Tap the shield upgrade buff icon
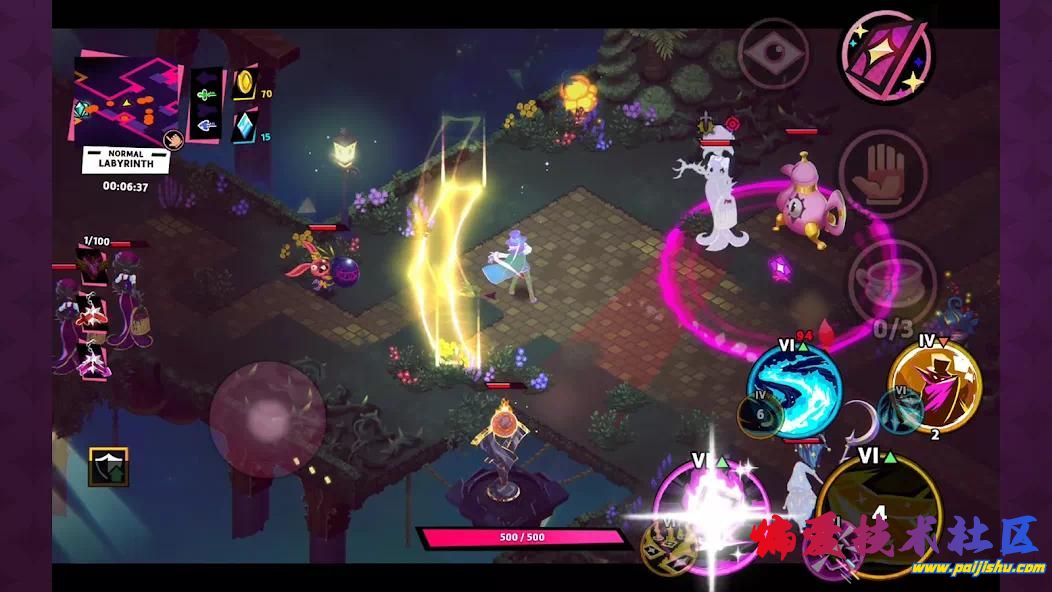This screenshot has height=592, width=1052. (x=108, y=466)
